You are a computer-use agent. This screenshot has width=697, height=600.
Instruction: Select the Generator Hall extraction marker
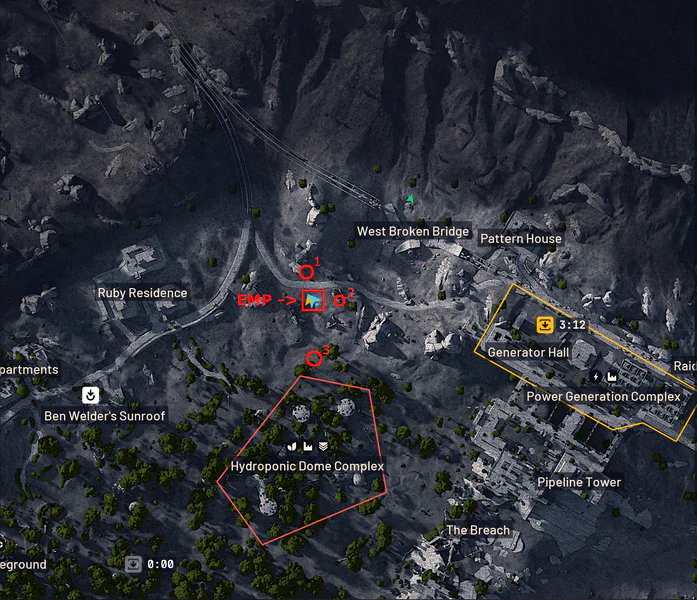click(x=544, y=325)
